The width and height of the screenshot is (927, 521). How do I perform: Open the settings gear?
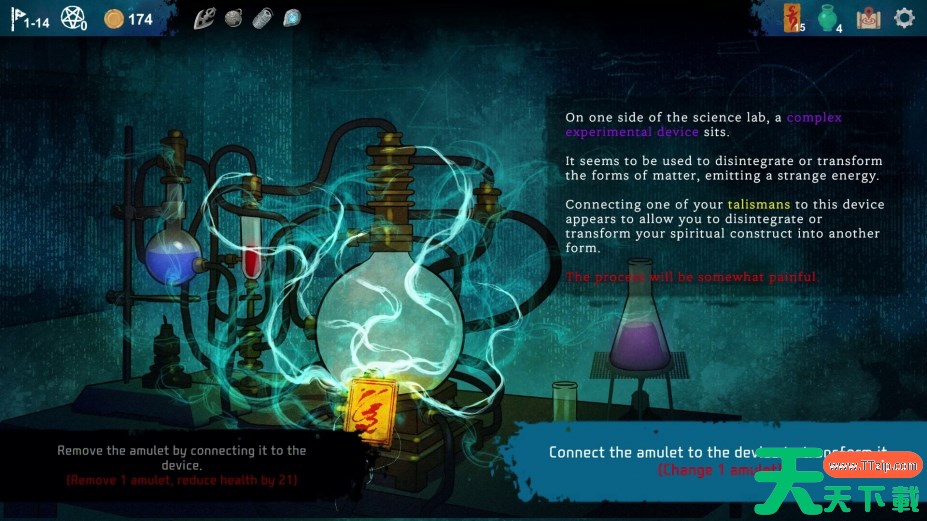click(904, 18)
